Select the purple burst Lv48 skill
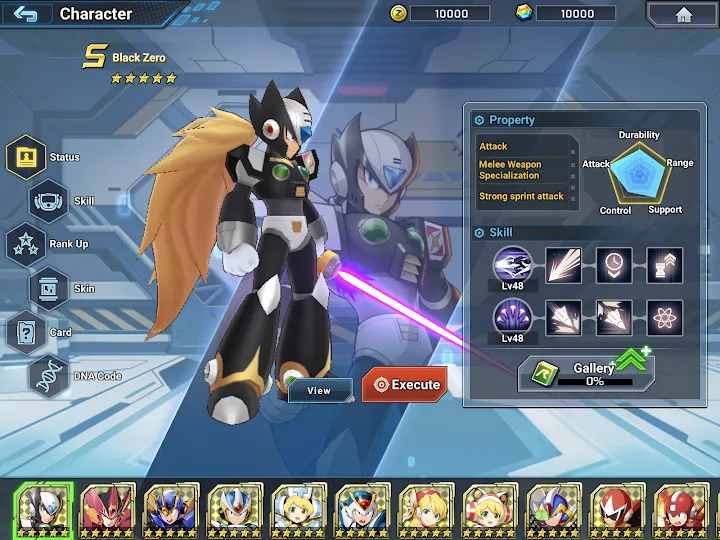 coord(512,318)
